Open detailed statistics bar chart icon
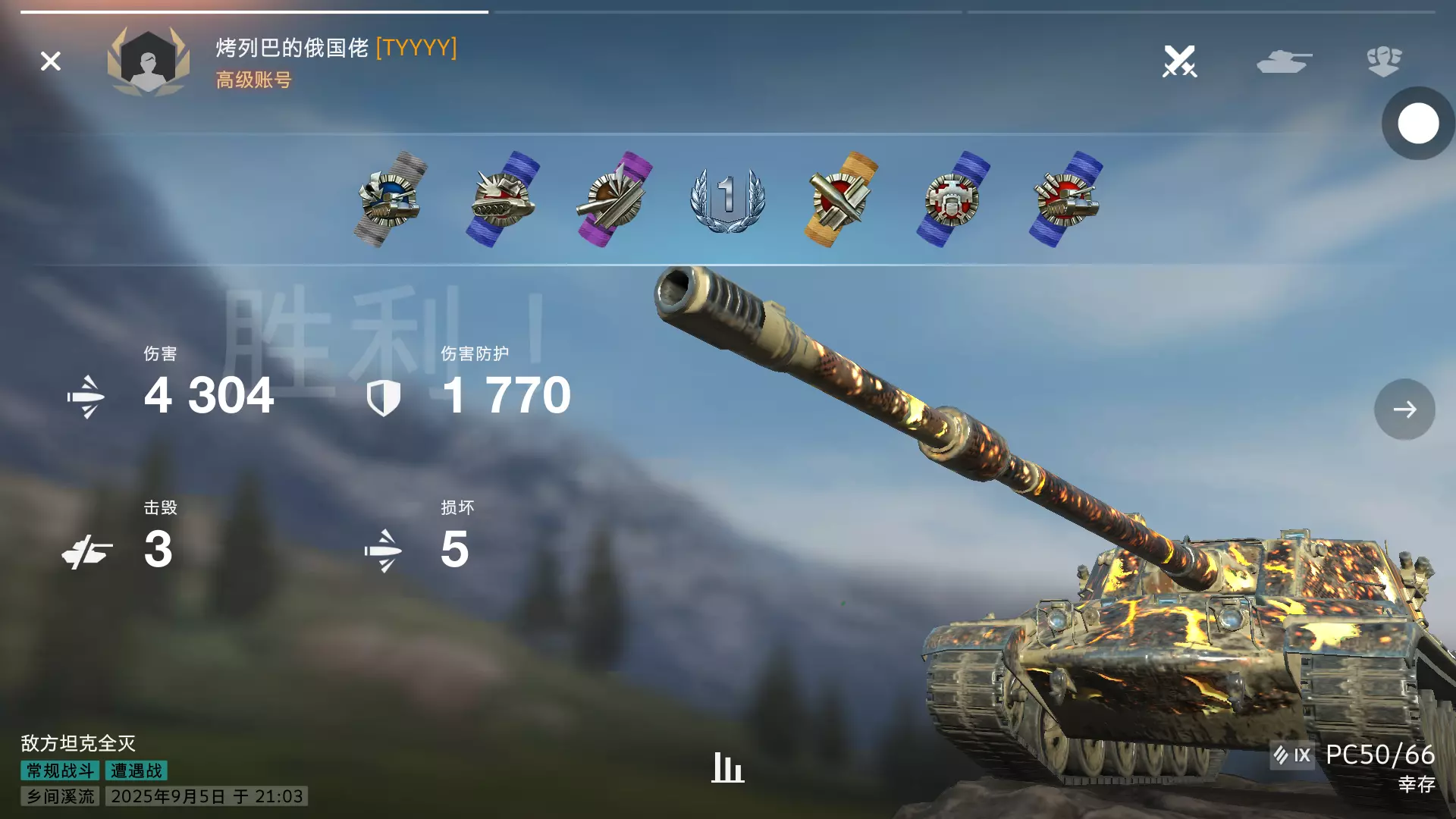The image size is (1456, 819). [x=727, y=767]
